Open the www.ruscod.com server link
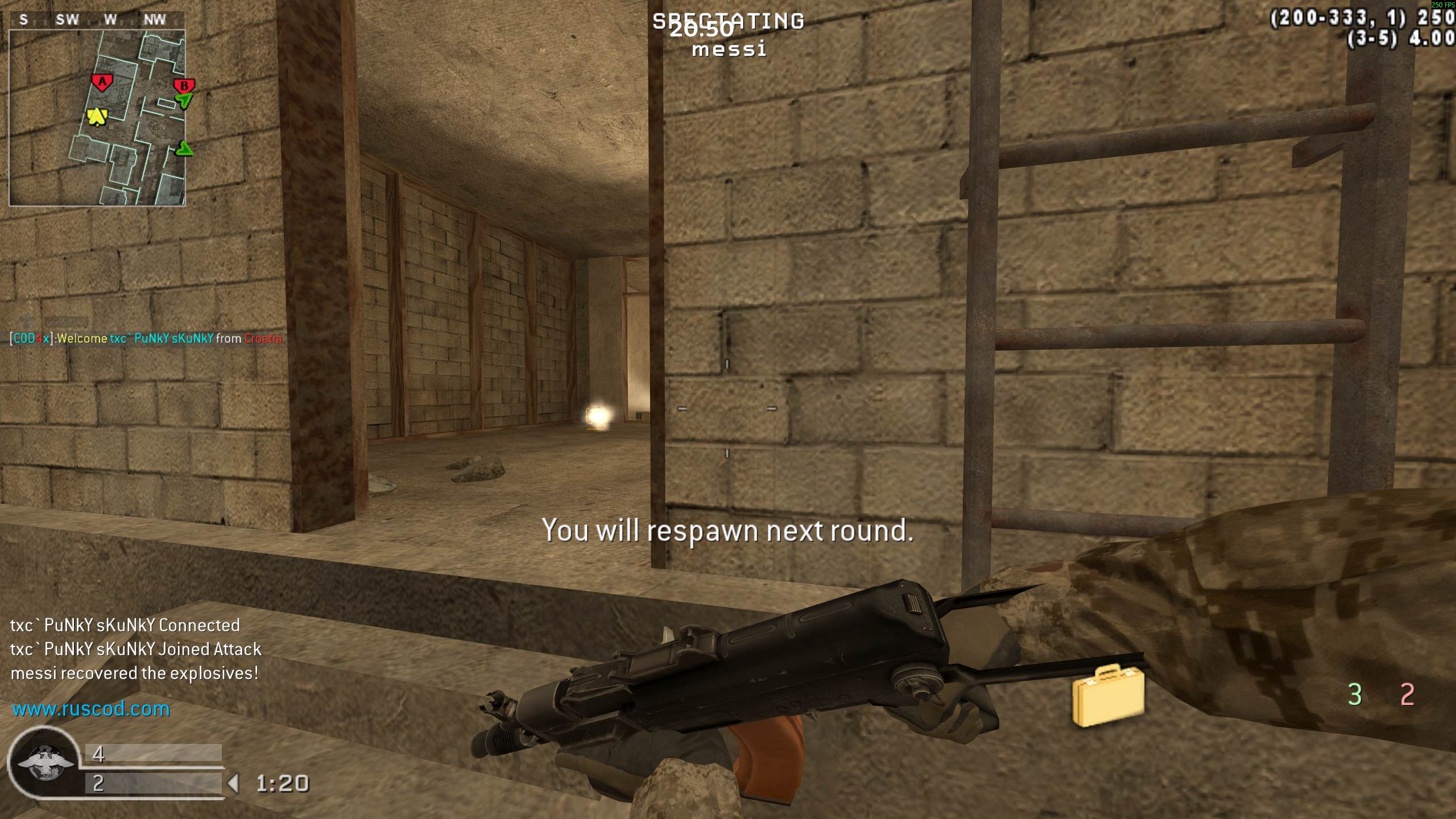Screen dimensions: 1456x819 91,709
